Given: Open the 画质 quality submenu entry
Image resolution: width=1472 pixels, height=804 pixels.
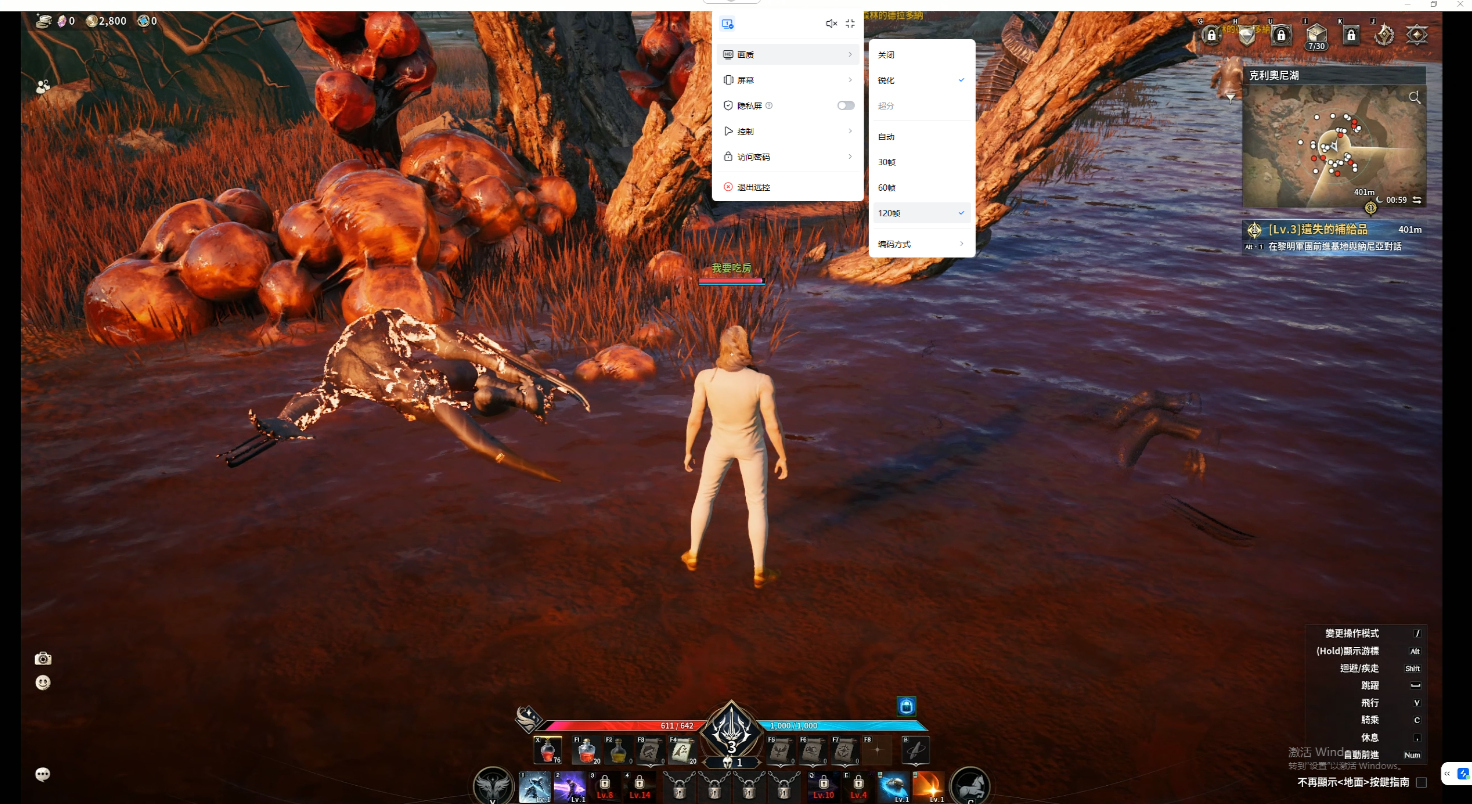Looking at the screenshot, I should pos(787,54).
